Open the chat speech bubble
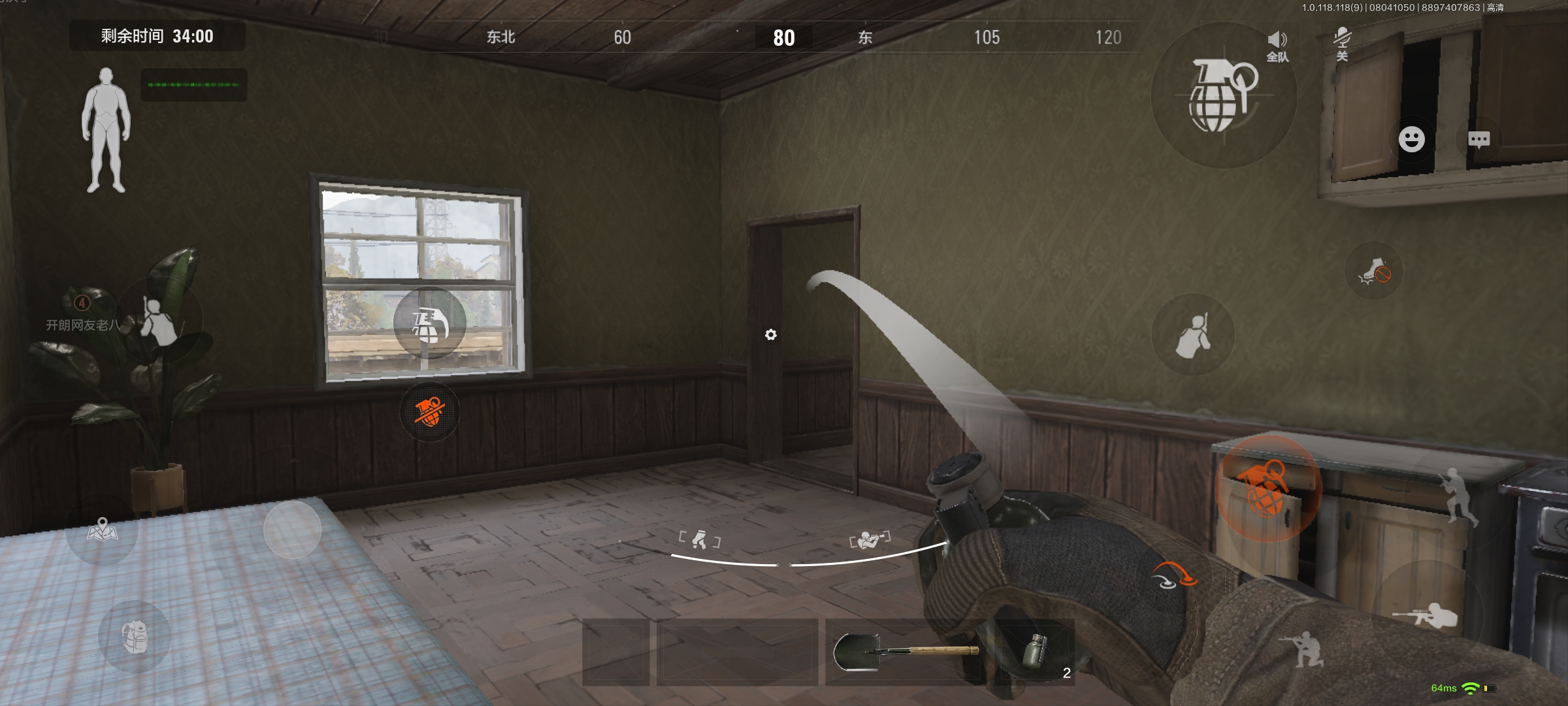Viewport: 1568px width, 706px height. [1478, 139]
